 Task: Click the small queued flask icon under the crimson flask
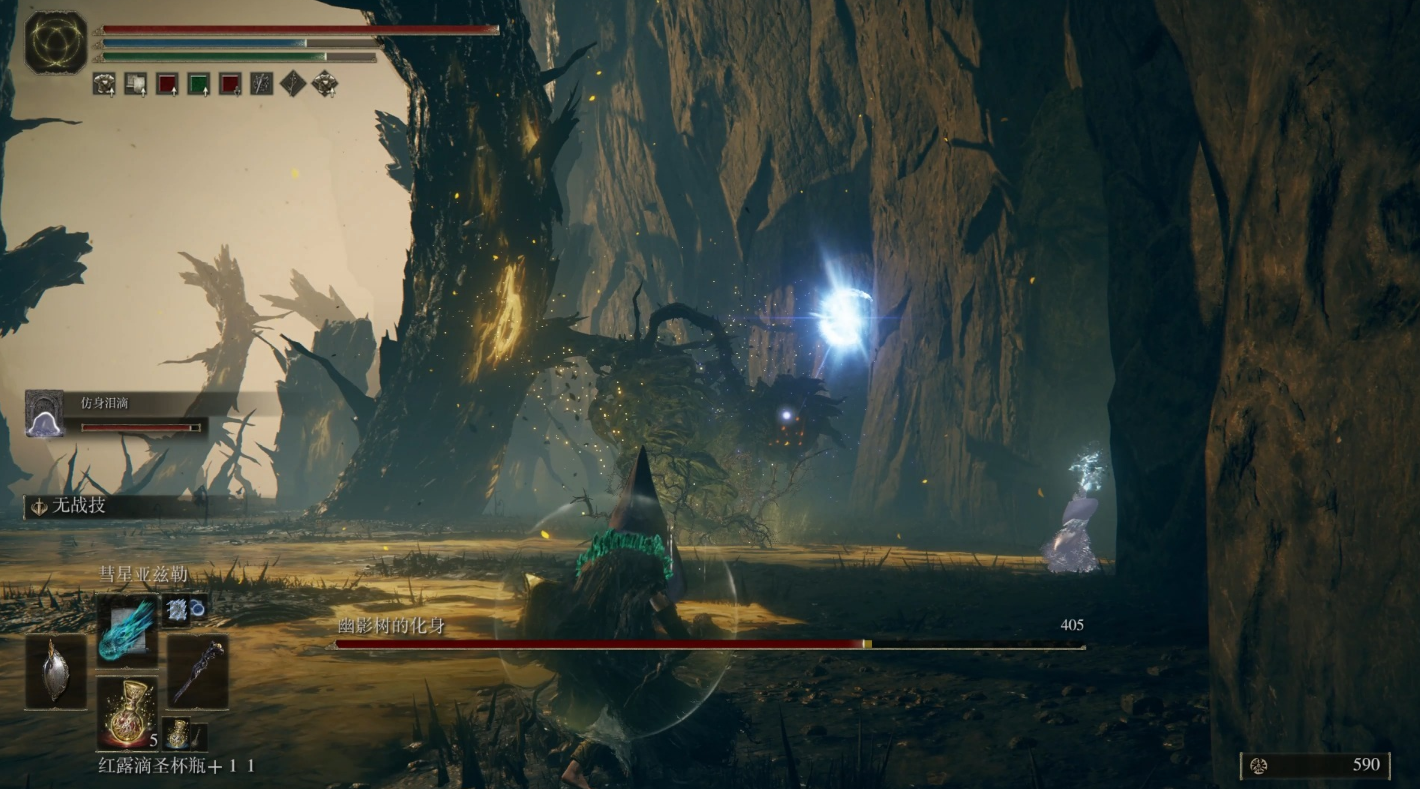point(177,734)
